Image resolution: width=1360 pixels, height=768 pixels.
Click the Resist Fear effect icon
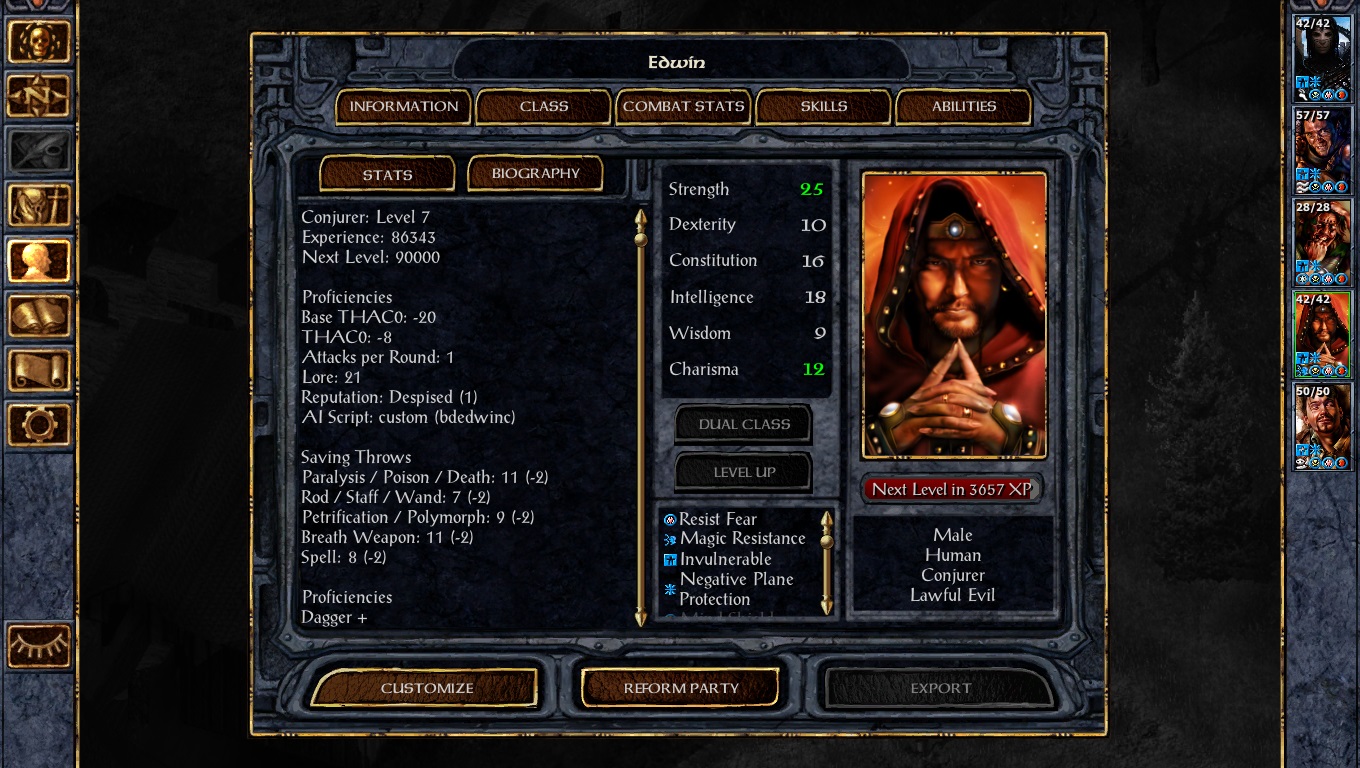[x=671, y=519]
